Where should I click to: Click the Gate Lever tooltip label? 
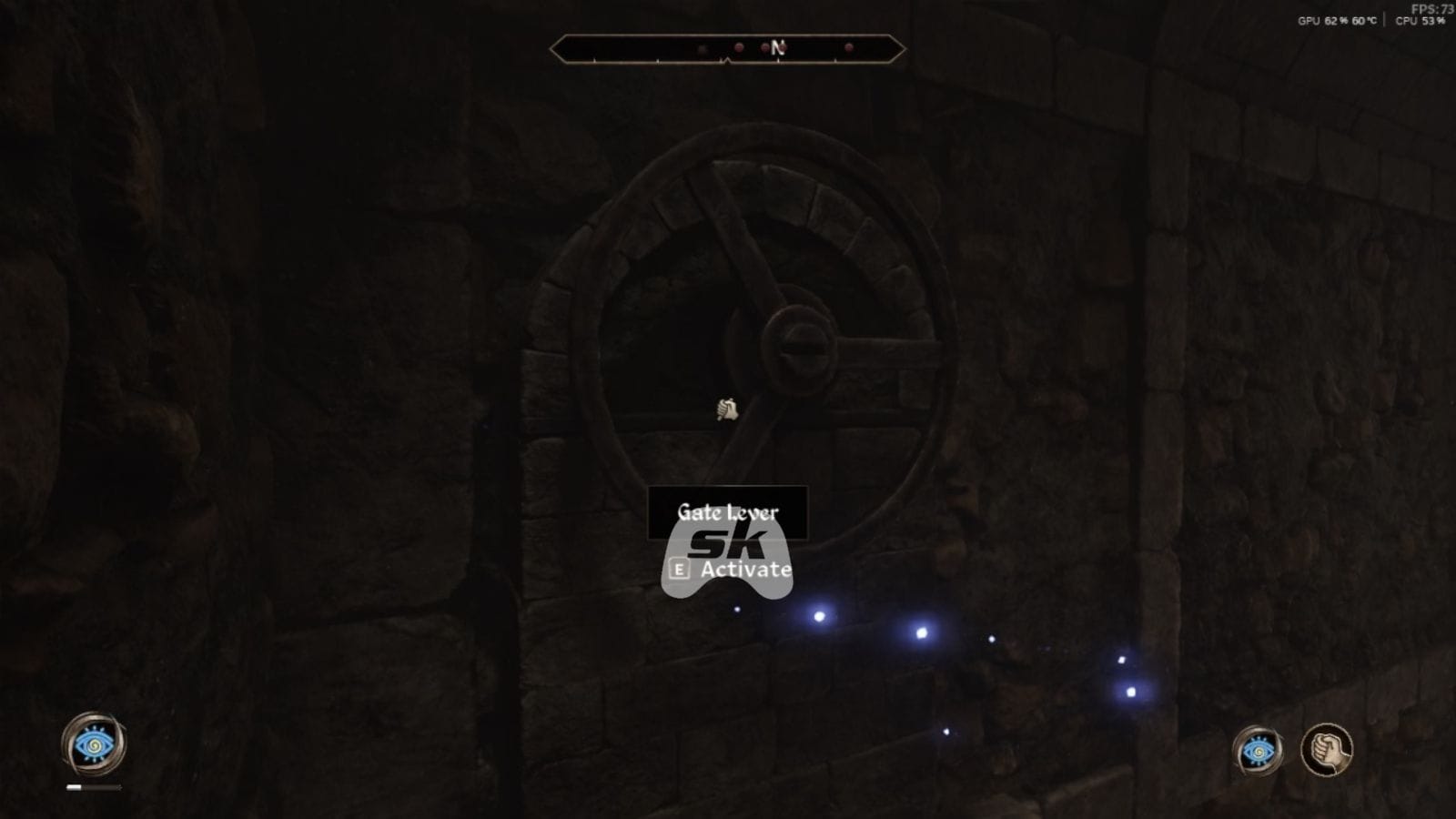tap(728, 511)
